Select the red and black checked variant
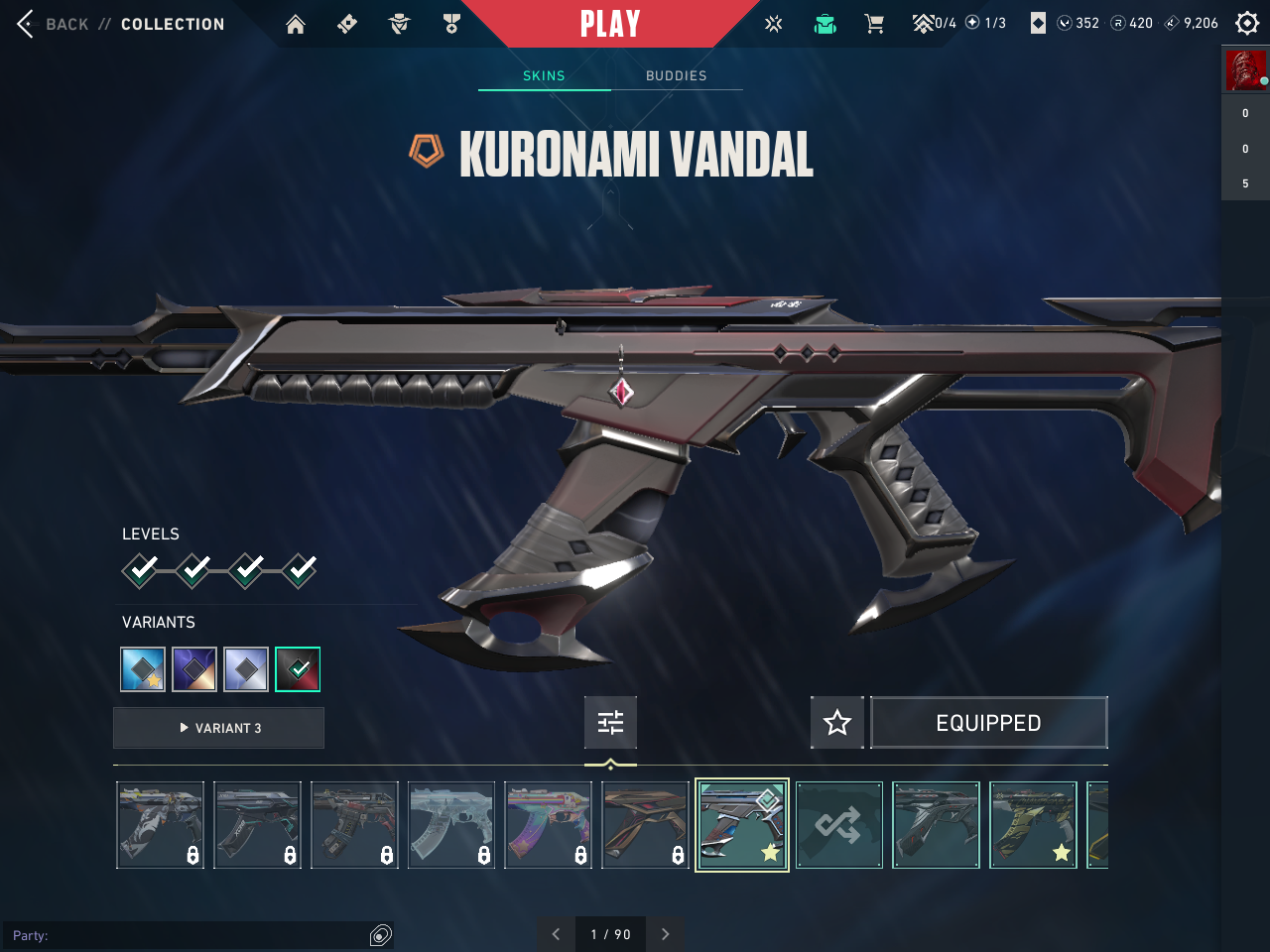Screen dimensions: 1270x952 click(298, 669)
